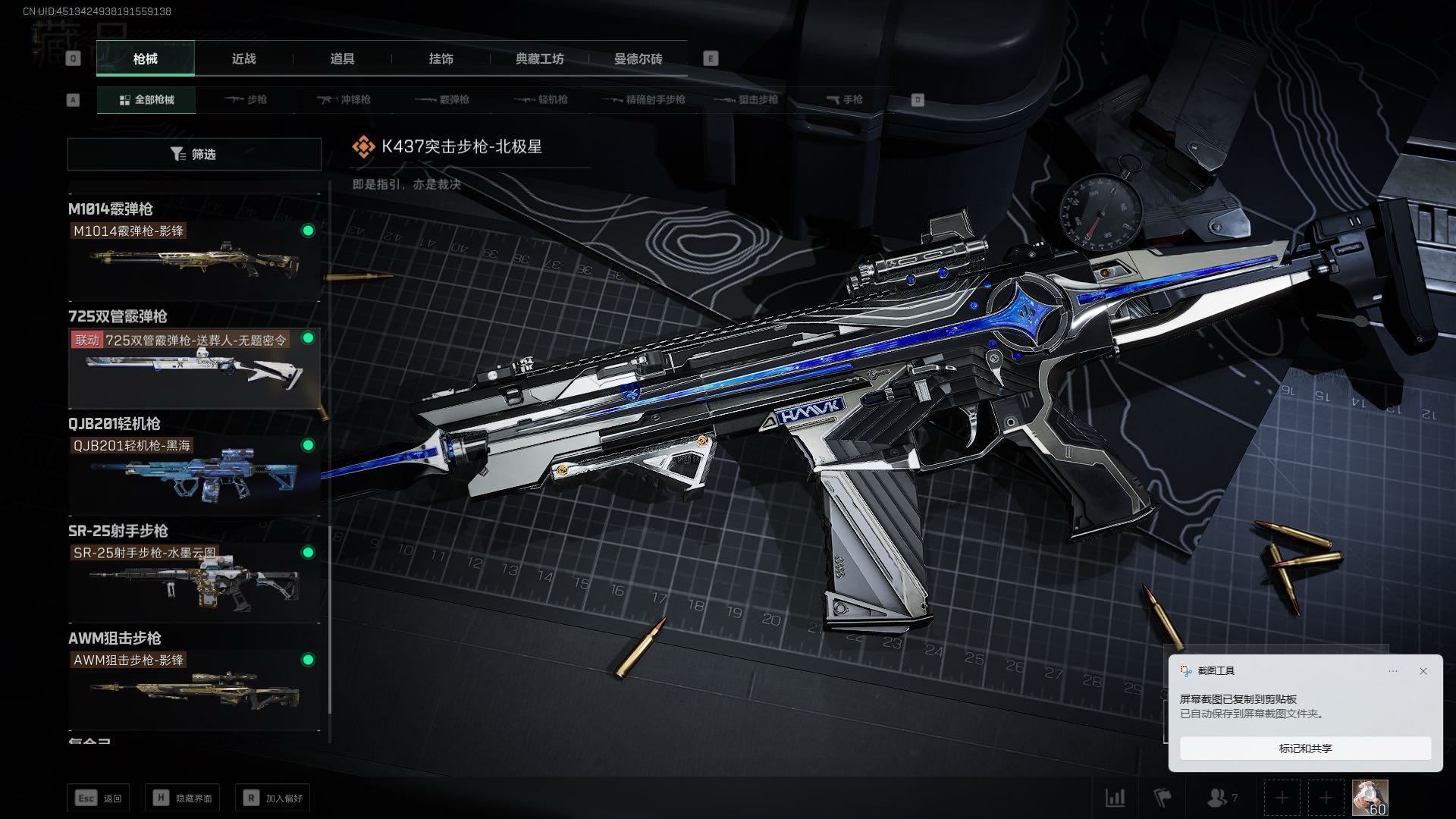Open the 典藏工坊 workshop tab
The width and height of the screenshot is (1456, 819).
coord(539,58)
